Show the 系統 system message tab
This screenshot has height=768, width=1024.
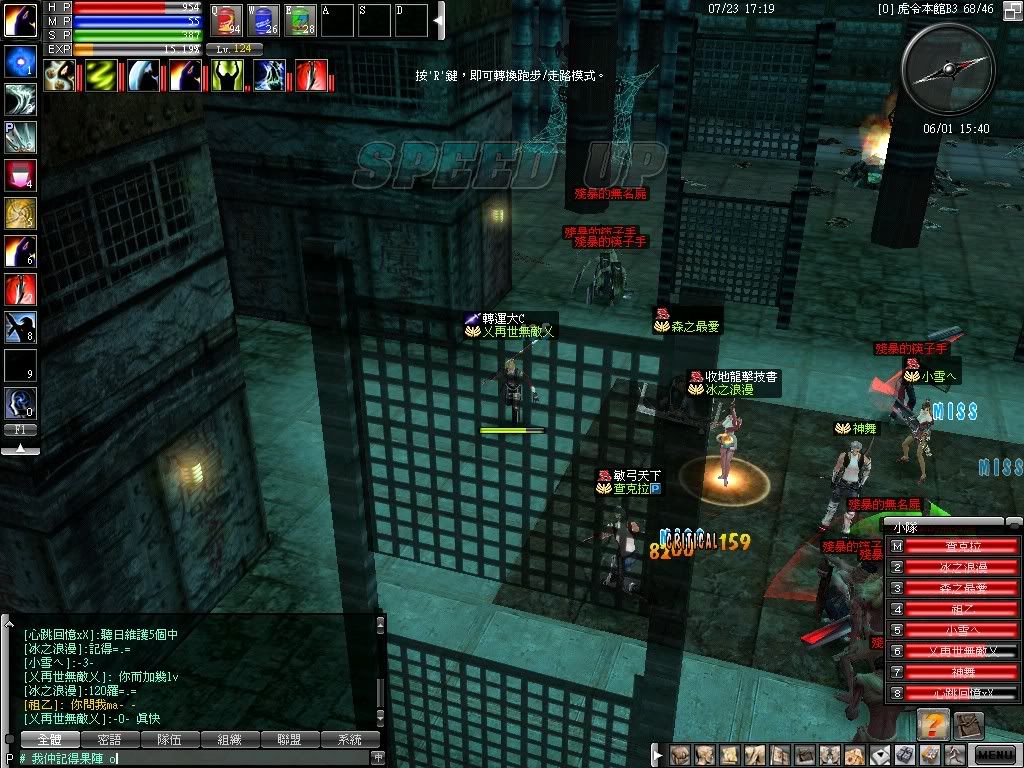pyautogui.click(x=350, y=740)
